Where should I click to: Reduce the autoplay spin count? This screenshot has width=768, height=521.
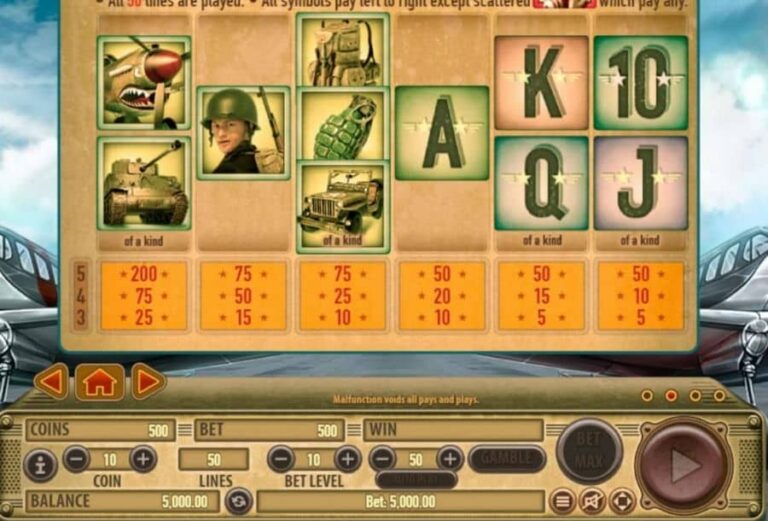[x=382, y=459]
